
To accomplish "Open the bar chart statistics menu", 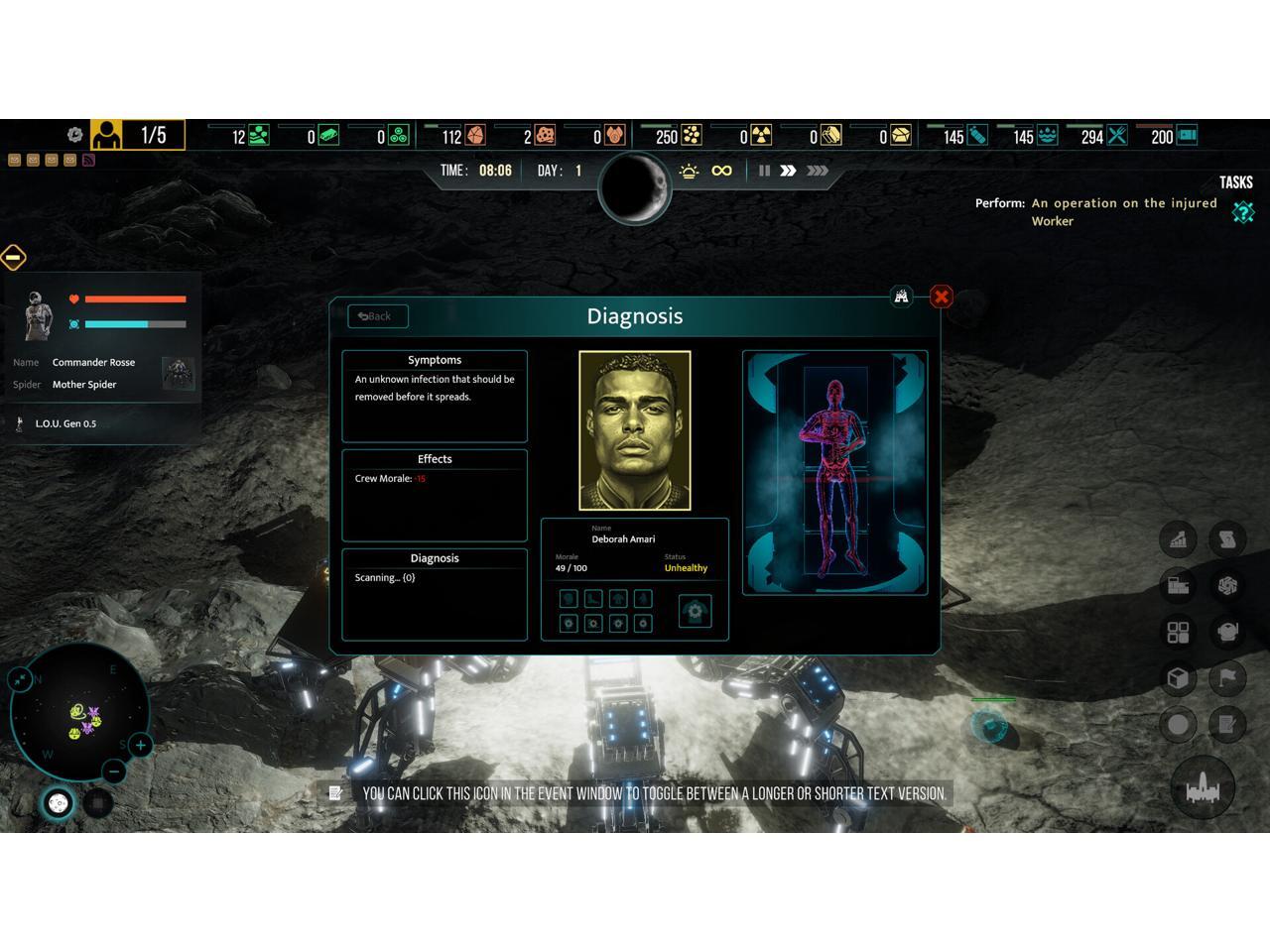I will (1178, 539).
